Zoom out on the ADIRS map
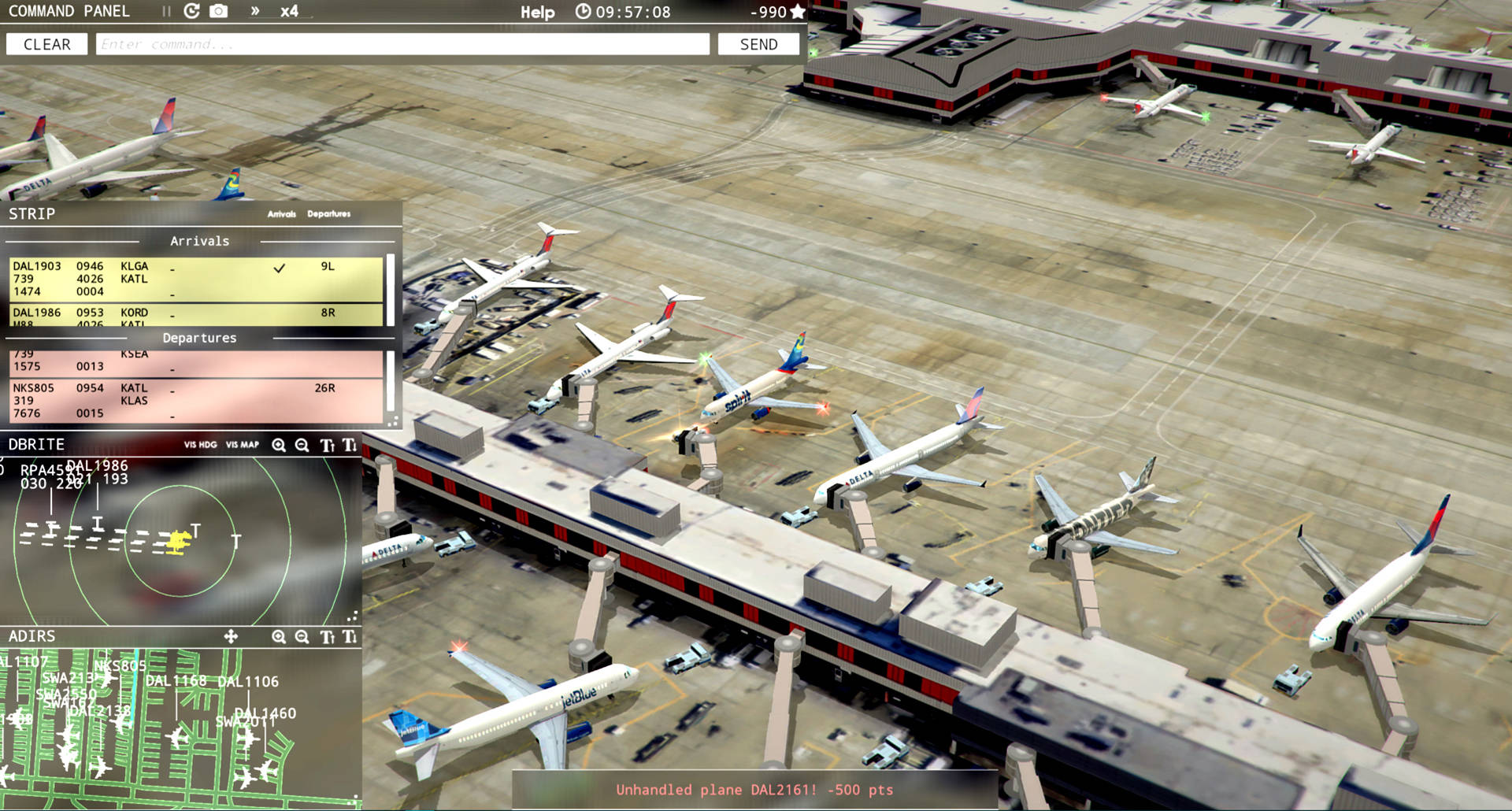 coord(302,637)
